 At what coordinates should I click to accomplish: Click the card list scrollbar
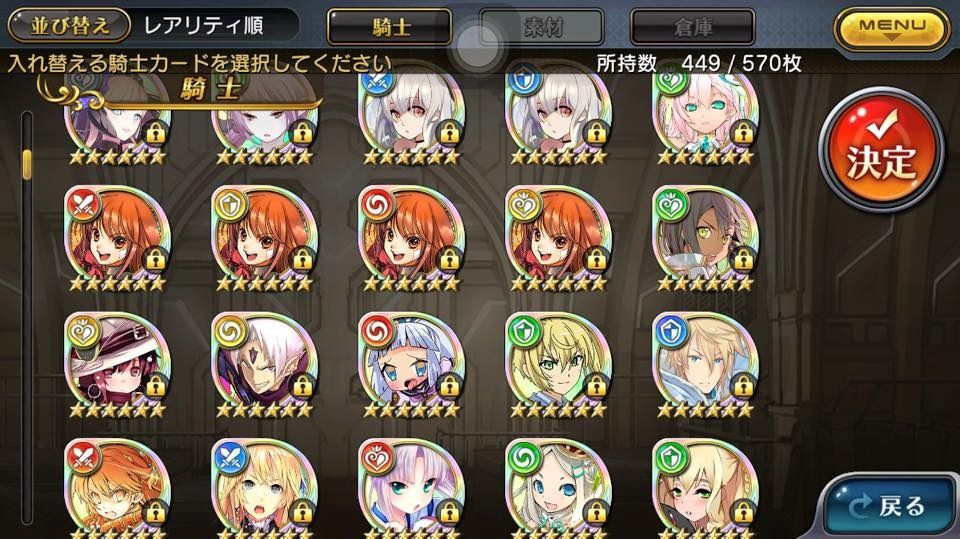[x=28, y=300]
